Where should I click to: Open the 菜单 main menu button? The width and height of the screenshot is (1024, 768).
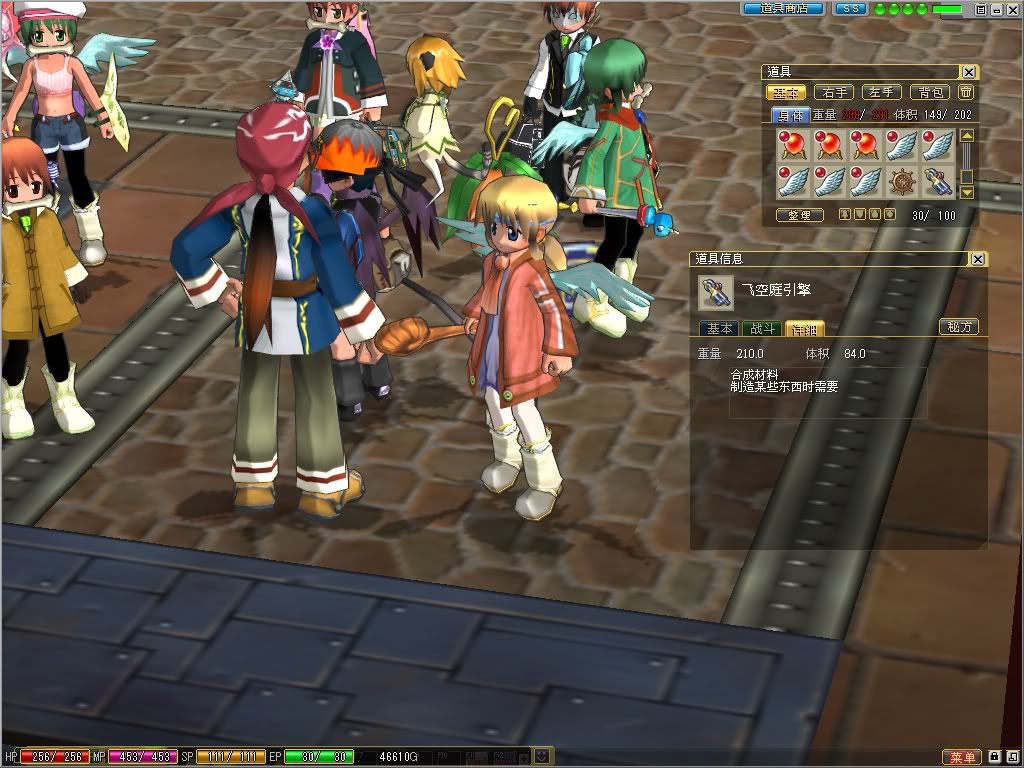tap(961, 757)
